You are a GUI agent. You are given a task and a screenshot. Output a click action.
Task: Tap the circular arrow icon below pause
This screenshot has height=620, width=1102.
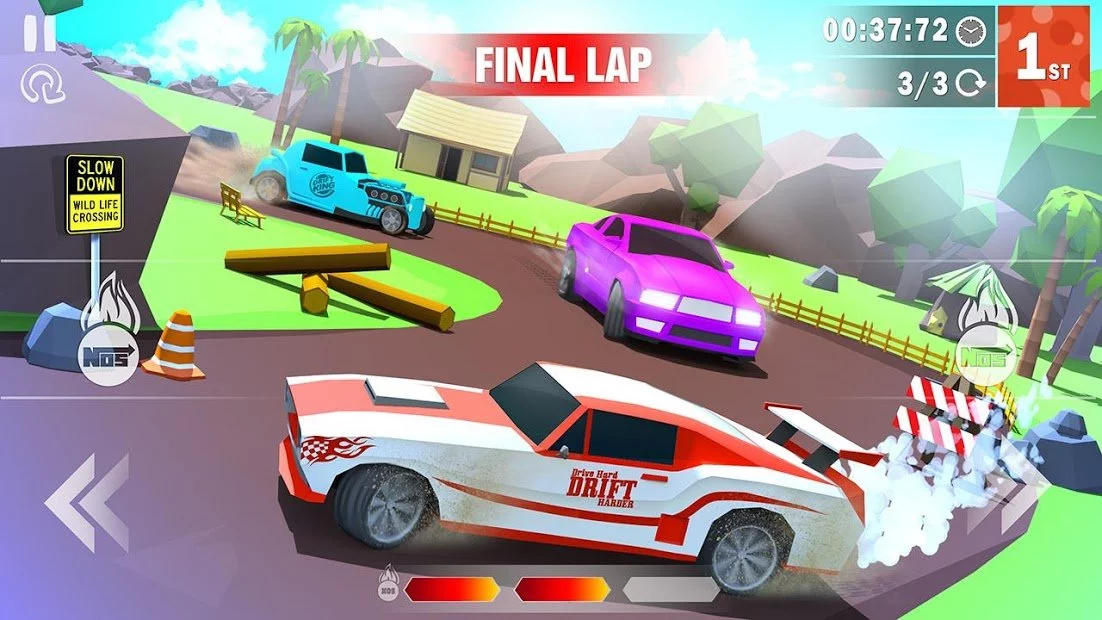click(42, 86)
